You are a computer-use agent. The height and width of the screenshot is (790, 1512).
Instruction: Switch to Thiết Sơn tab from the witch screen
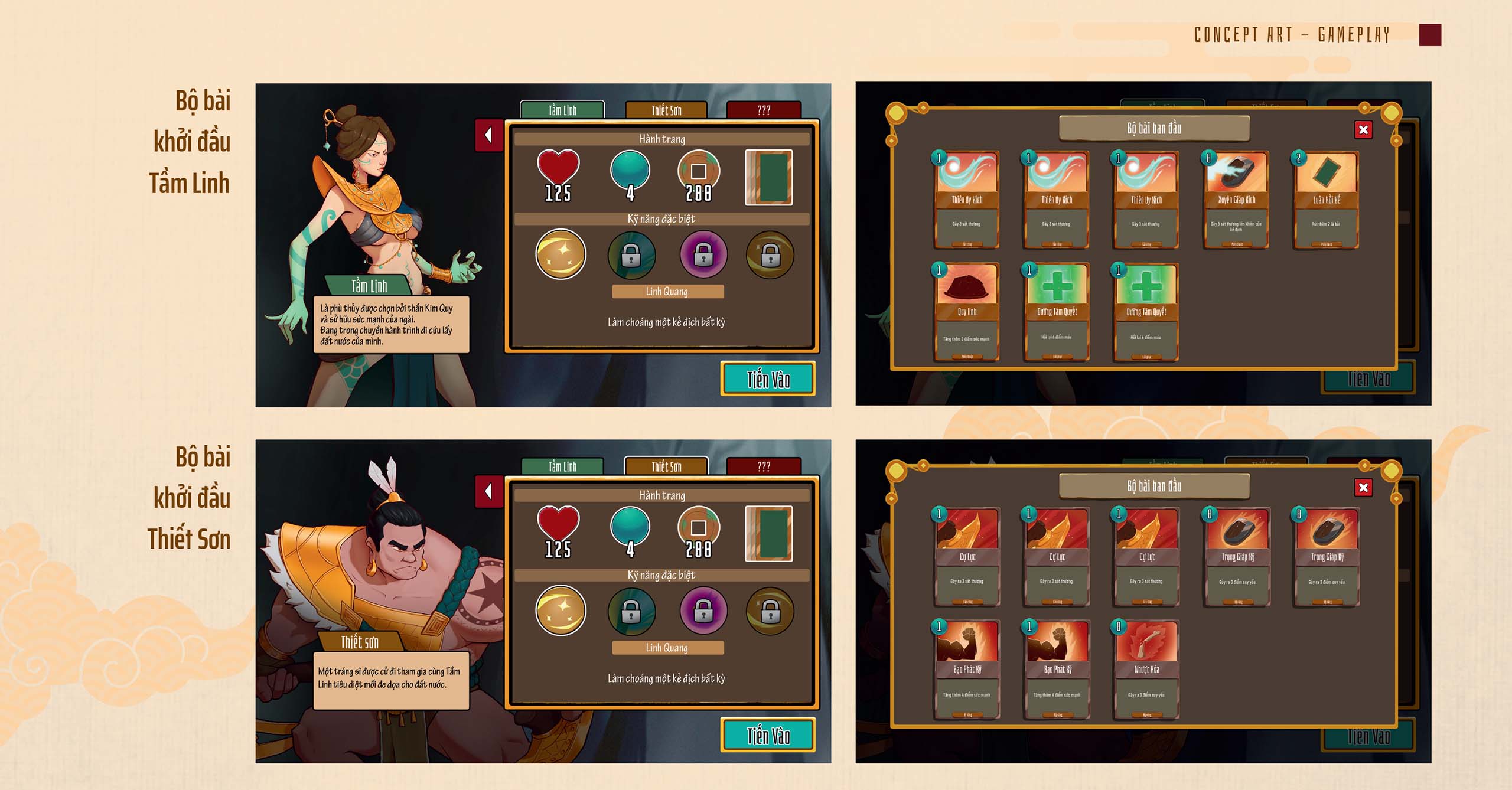(666, 110)
